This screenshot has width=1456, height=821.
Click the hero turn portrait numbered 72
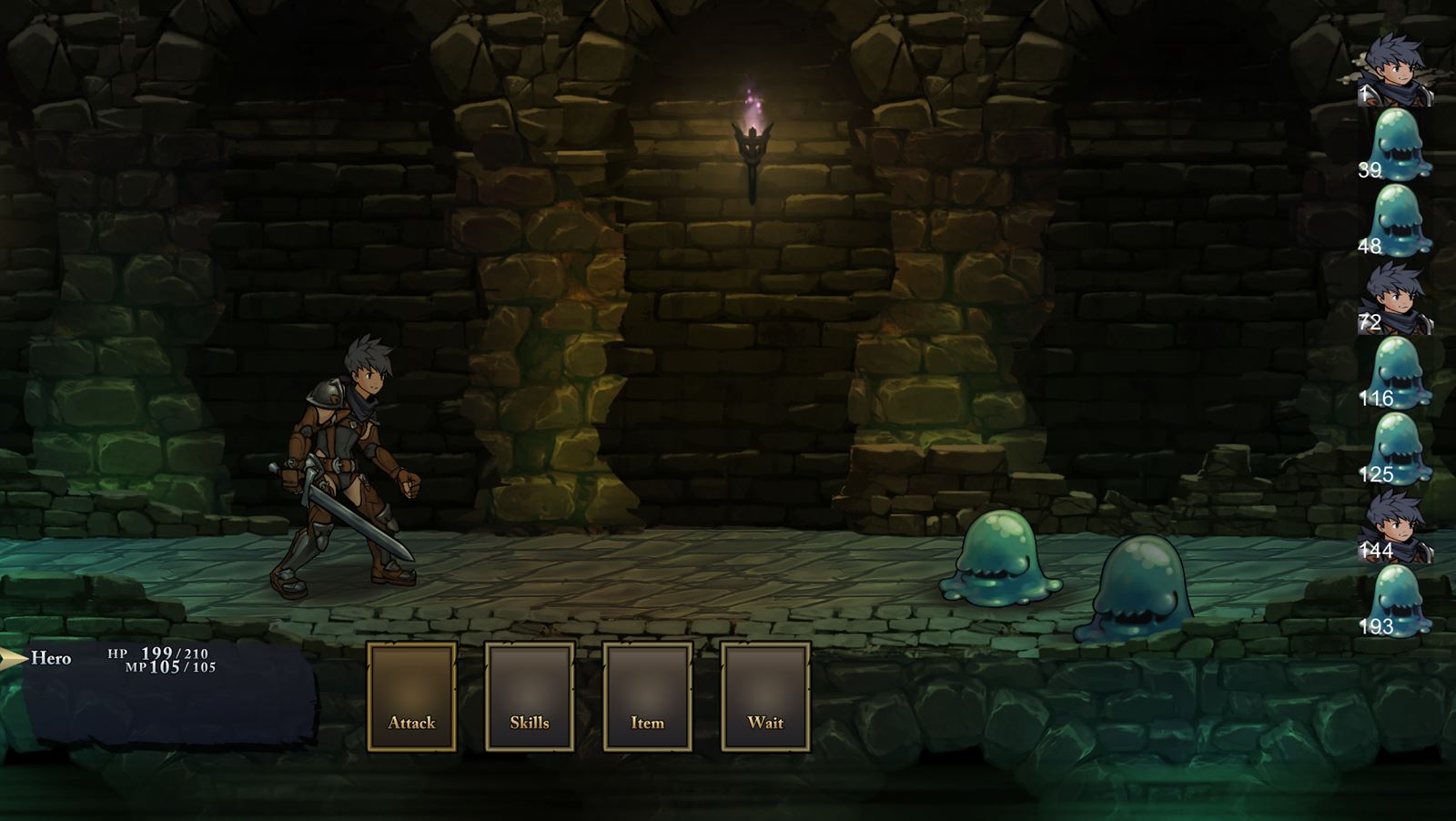coord(1397,298)
